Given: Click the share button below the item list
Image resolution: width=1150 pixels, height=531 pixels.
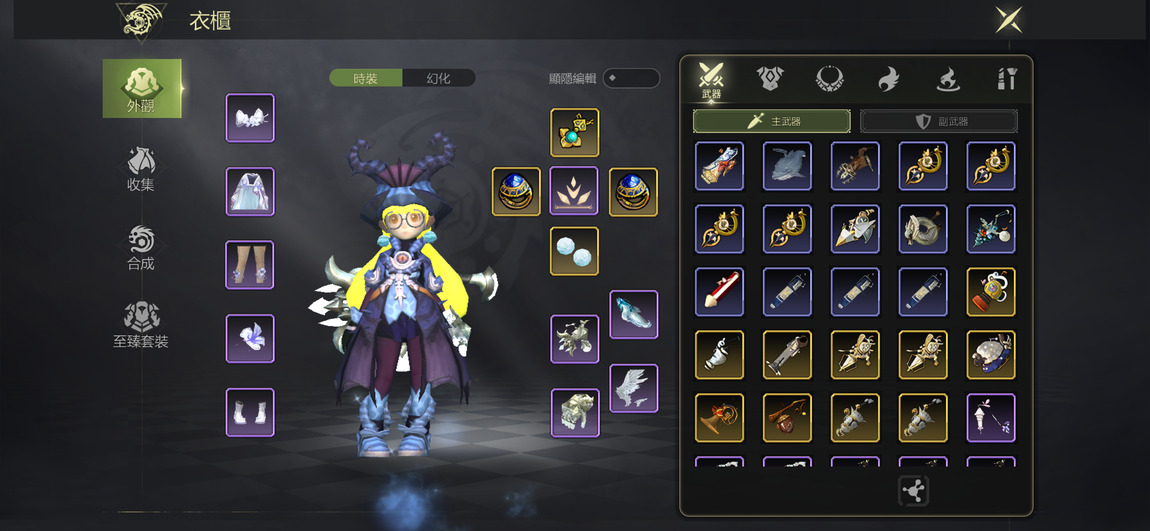Looking at the screenshot, I should click(x=913, y=491).
